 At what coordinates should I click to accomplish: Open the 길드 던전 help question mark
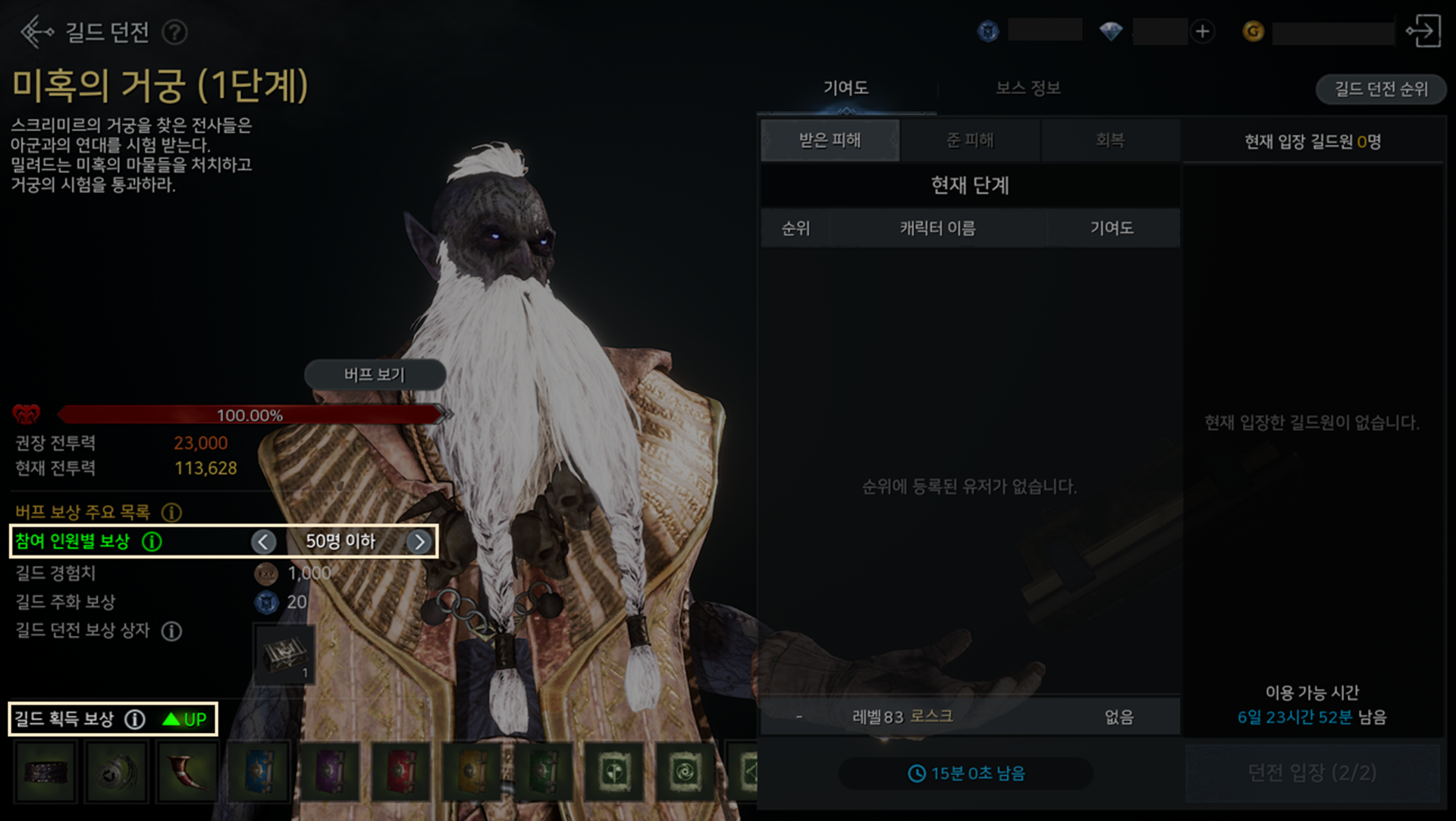tap(175, 33)
